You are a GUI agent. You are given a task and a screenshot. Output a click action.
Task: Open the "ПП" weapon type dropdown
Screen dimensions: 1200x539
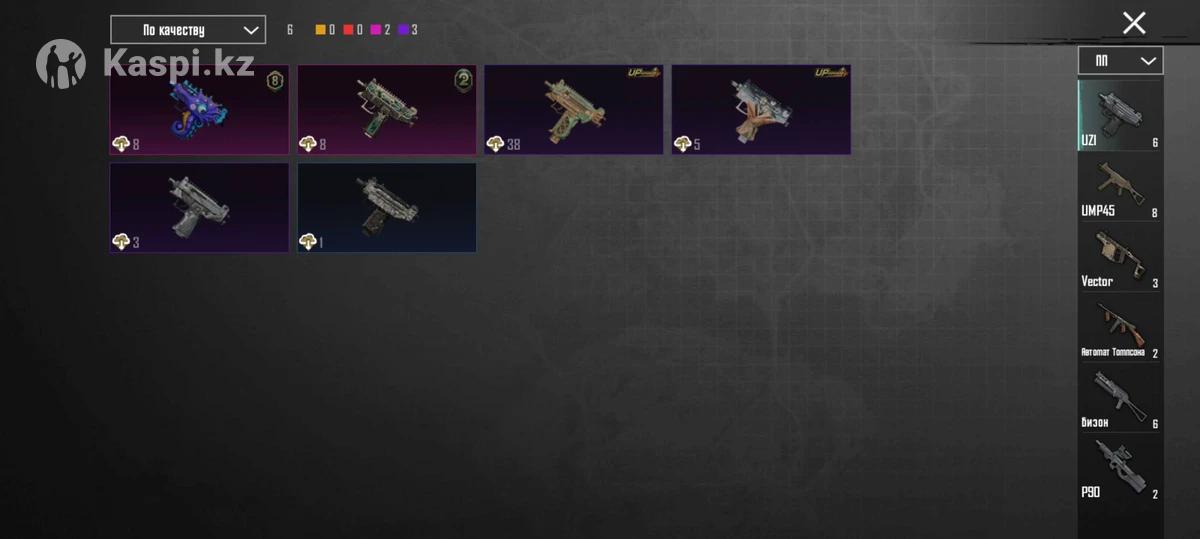point(1120,61)
